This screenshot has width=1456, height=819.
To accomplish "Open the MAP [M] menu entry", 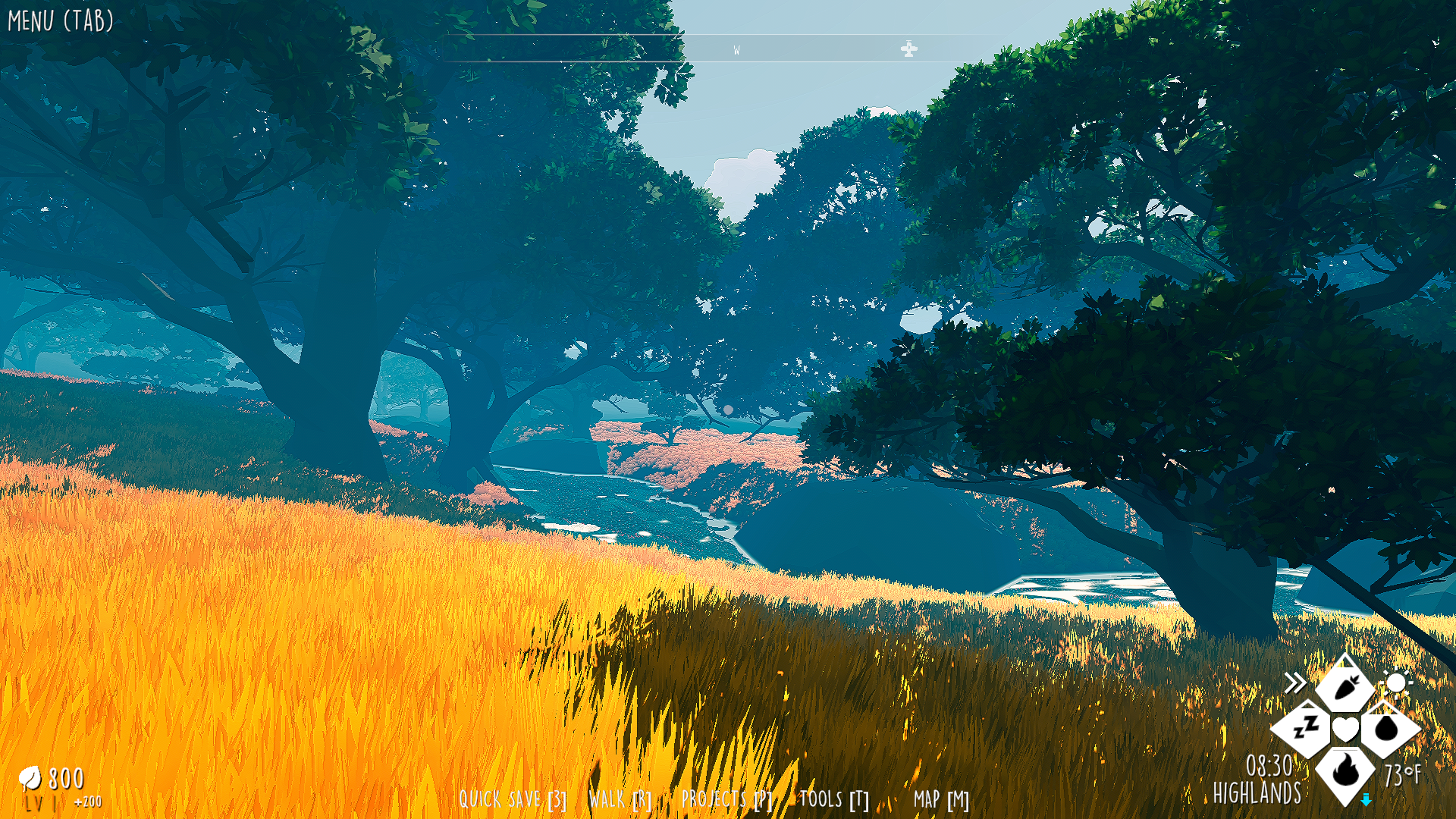I will [x=940, y=799].
